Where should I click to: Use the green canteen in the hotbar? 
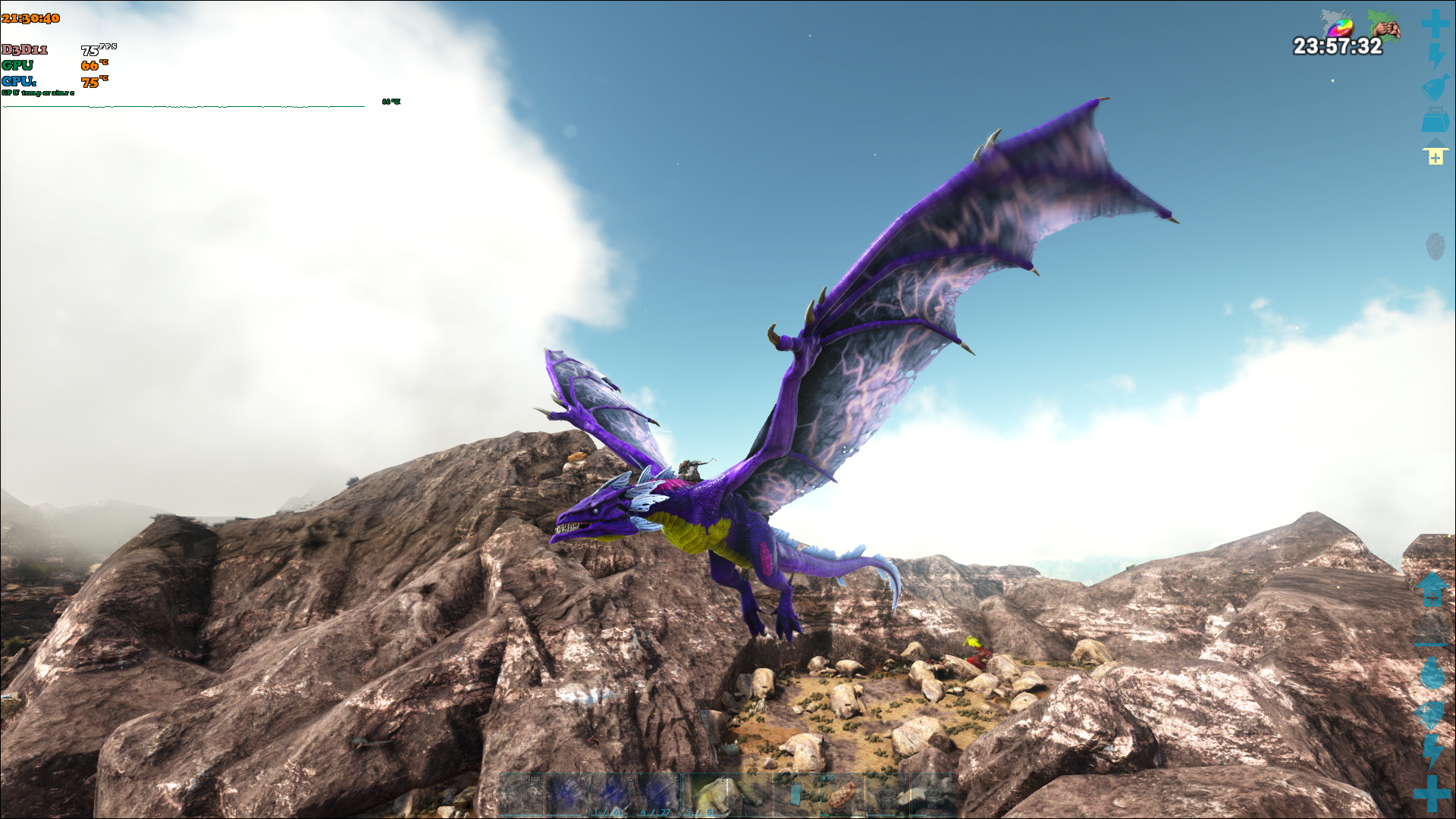[x=749, y=795]
